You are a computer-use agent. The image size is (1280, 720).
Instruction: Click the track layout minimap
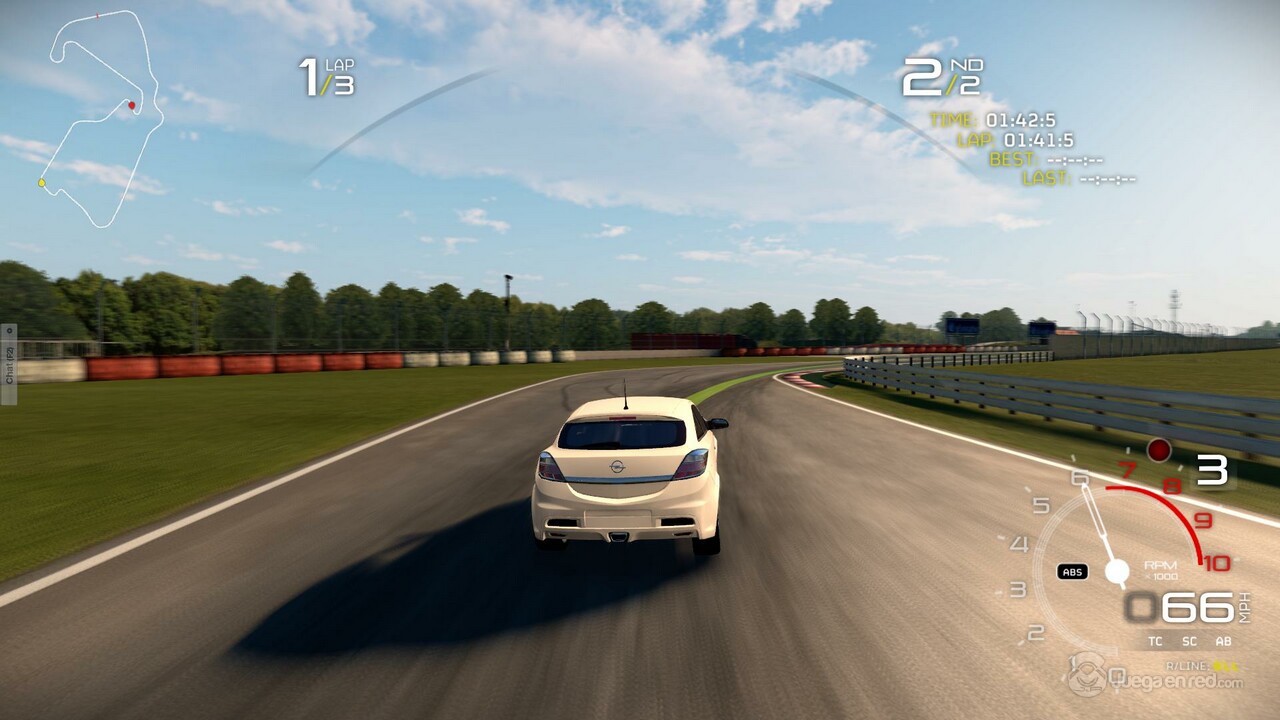click(99, 117)
